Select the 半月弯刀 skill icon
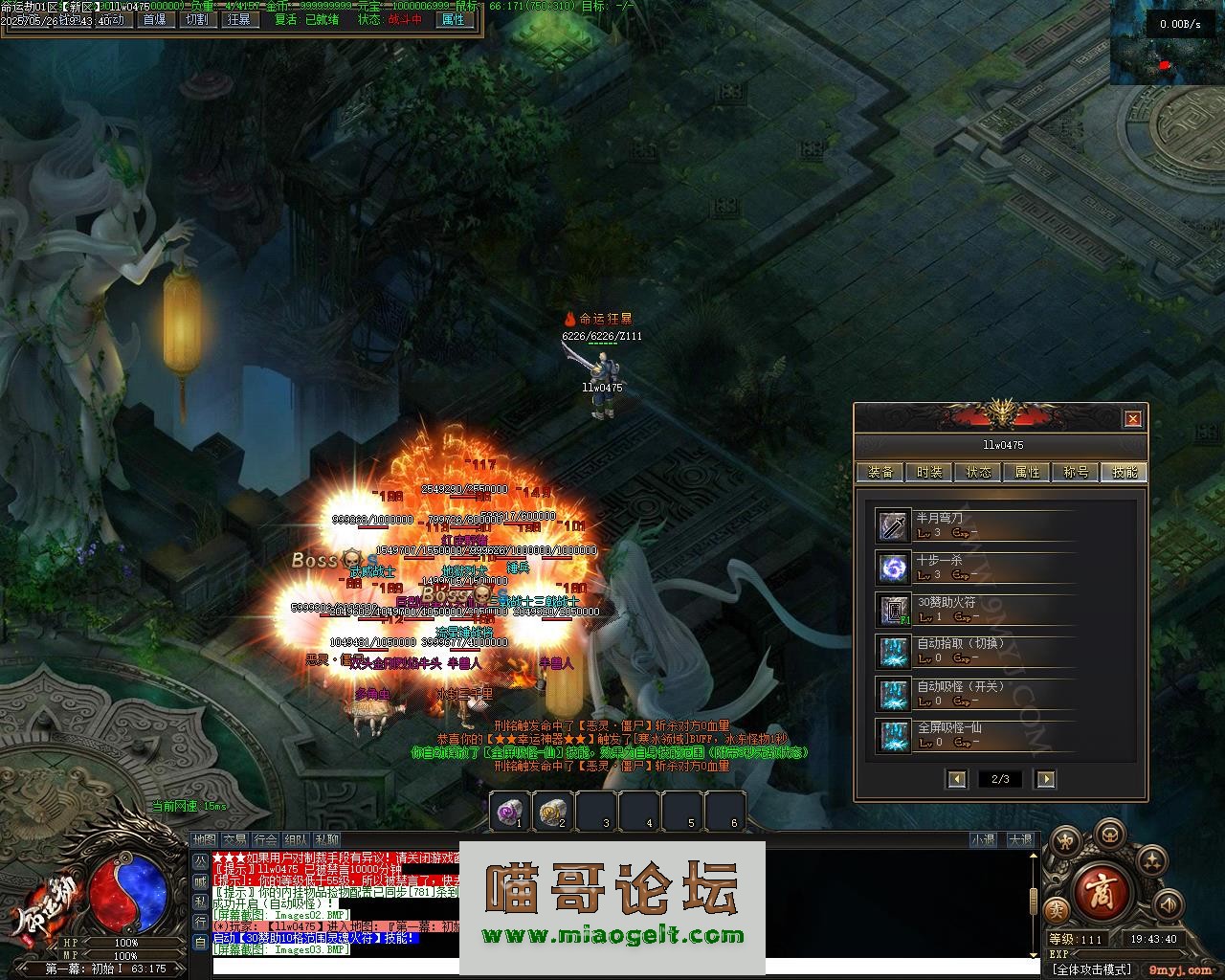Viewport: 1225px width, 980px height. [894, 525]
